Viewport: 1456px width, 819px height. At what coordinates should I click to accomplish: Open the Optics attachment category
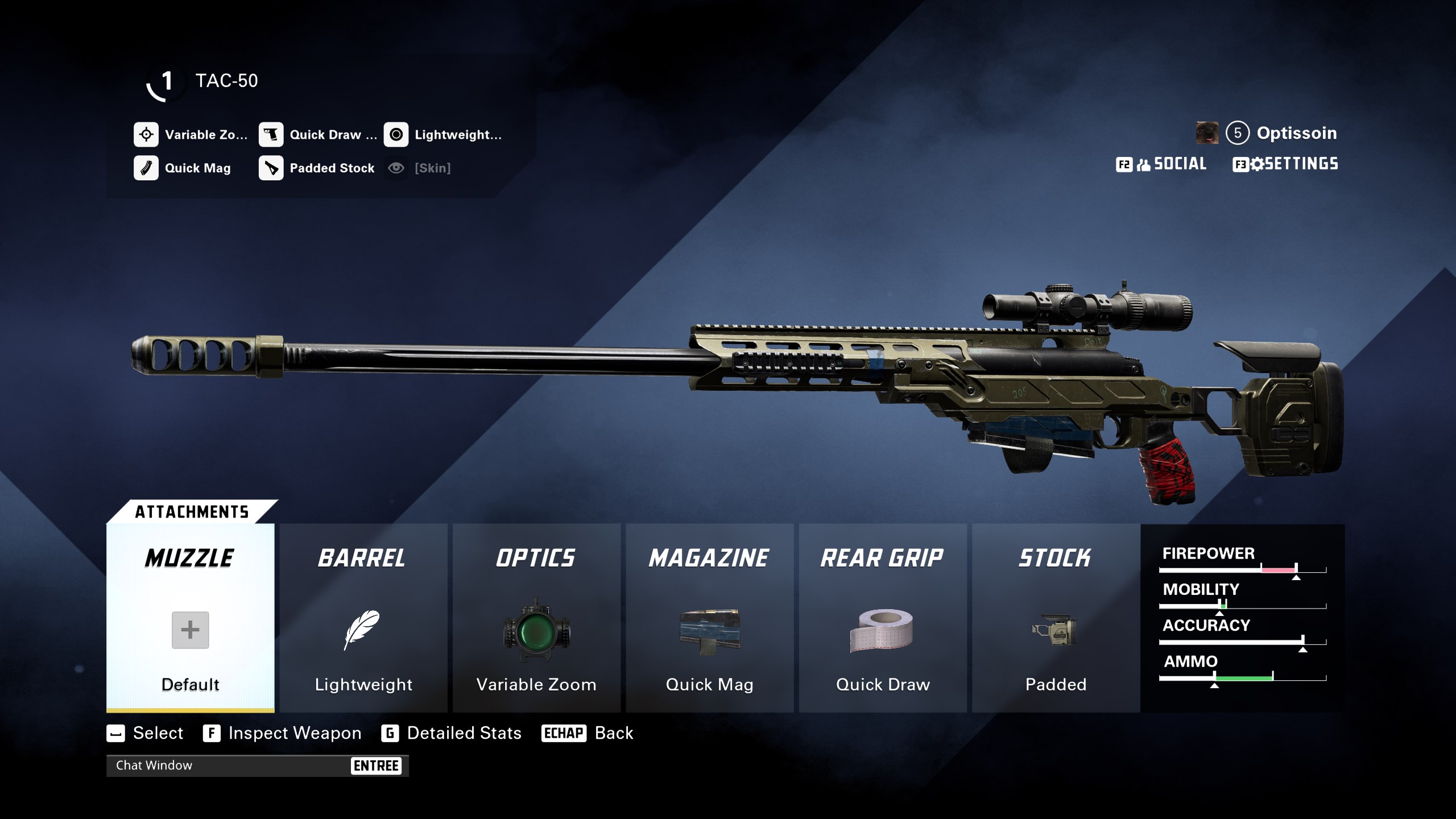[535, 558]
